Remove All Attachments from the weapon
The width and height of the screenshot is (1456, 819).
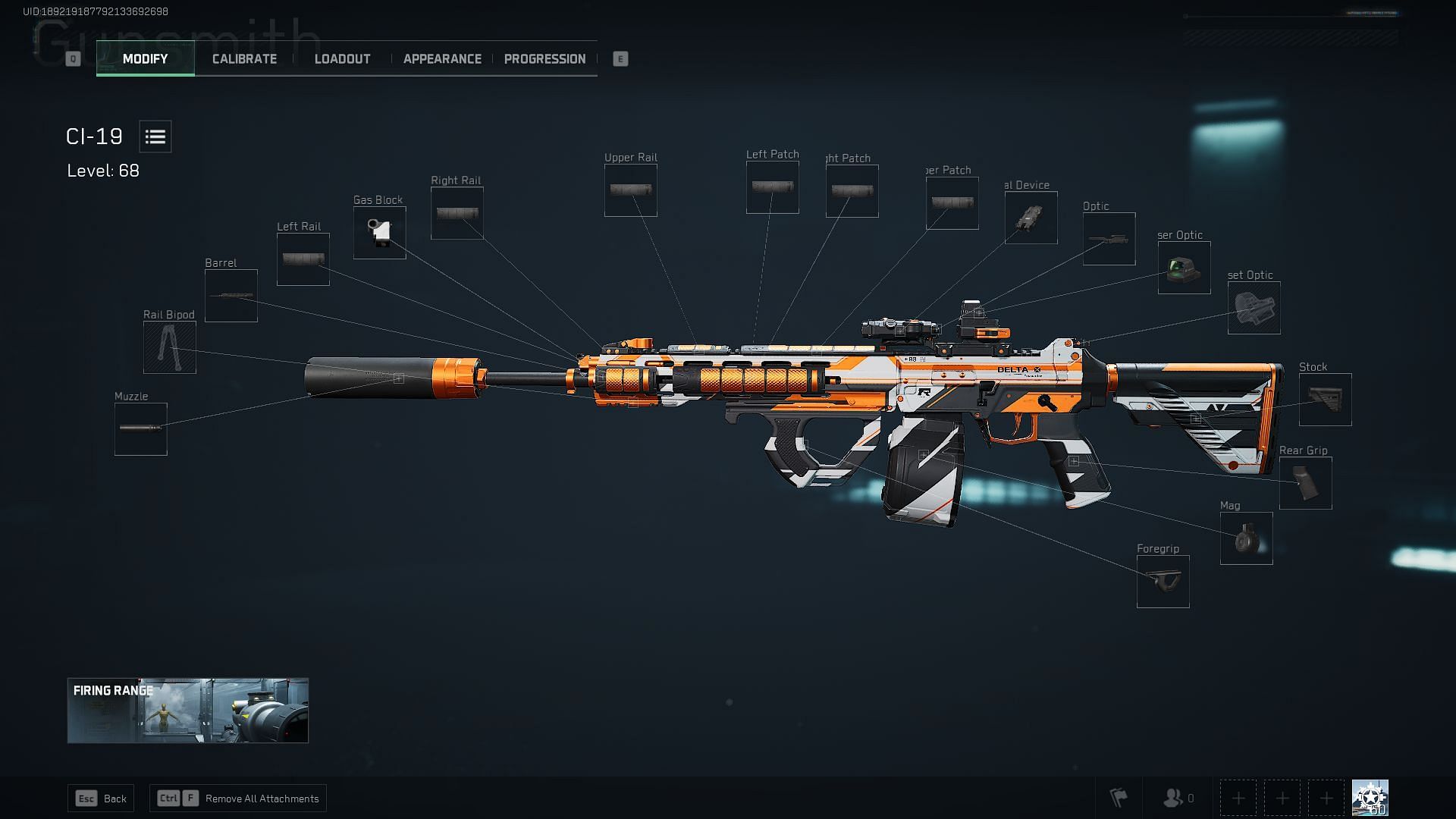pos(238,799)
